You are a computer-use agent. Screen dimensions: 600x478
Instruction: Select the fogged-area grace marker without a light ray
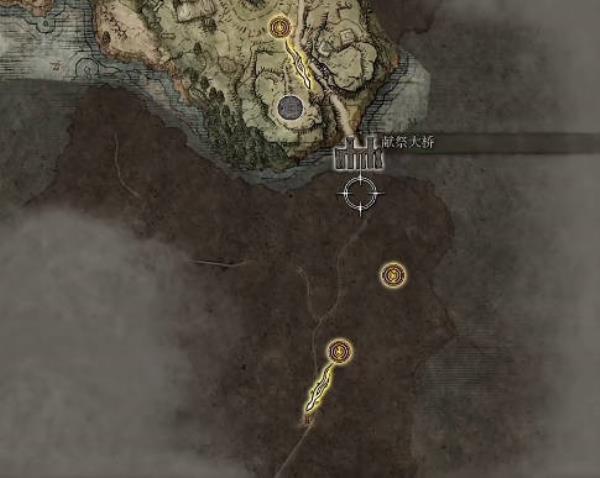pyautogui.click(x=393, y=274)
